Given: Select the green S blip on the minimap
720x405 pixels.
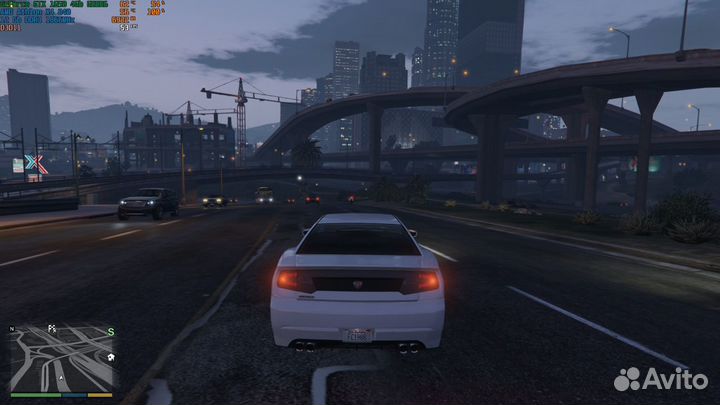Looking at the screenshot, I should click(x=111, y=332).
